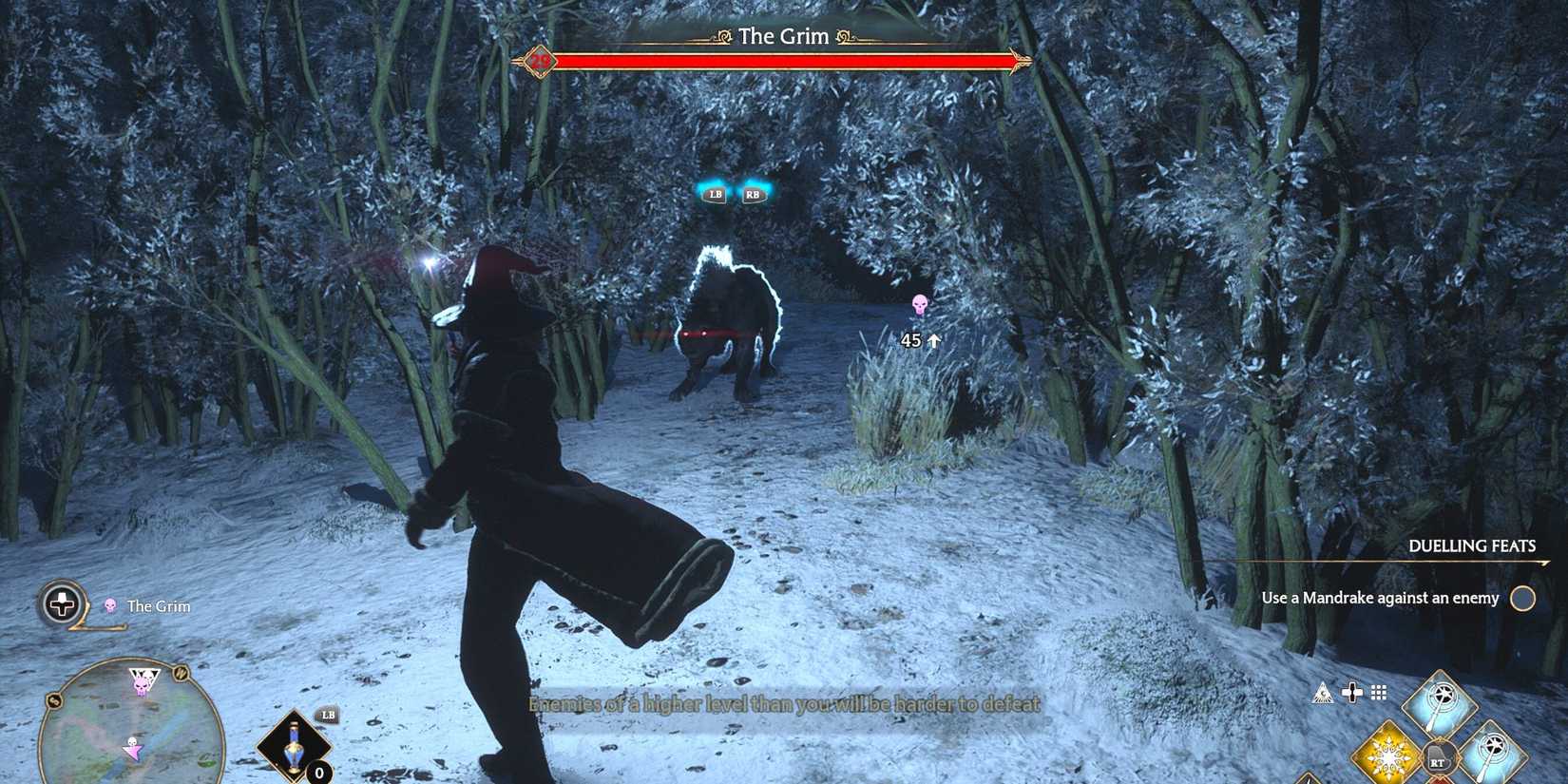Click the player arrow on the minimap
Screen dimensions: 1568x784
point(134,750)
